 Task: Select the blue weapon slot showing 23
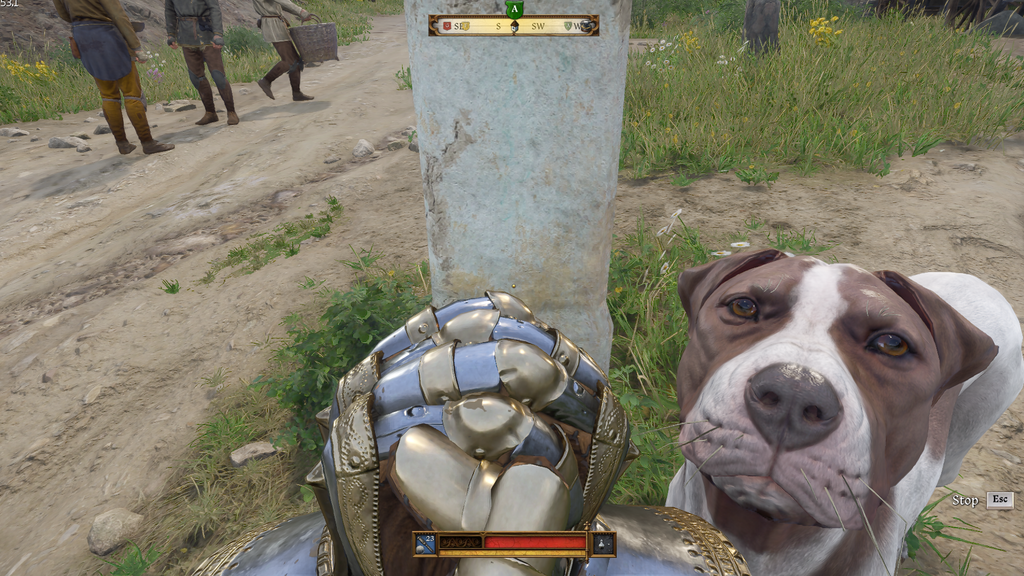pyautogui.click(x=426, y=544)
